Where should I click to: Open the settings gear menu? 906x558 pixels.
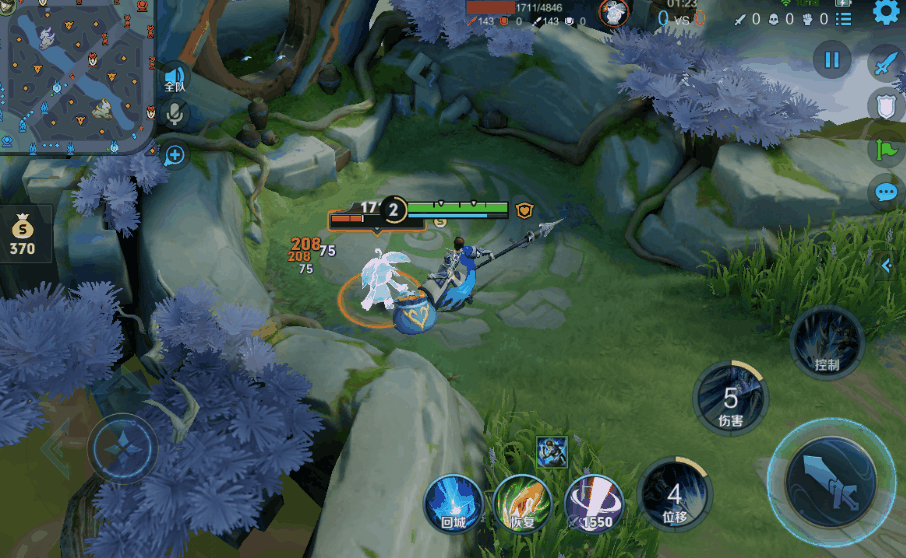click(x=885, y=12)
